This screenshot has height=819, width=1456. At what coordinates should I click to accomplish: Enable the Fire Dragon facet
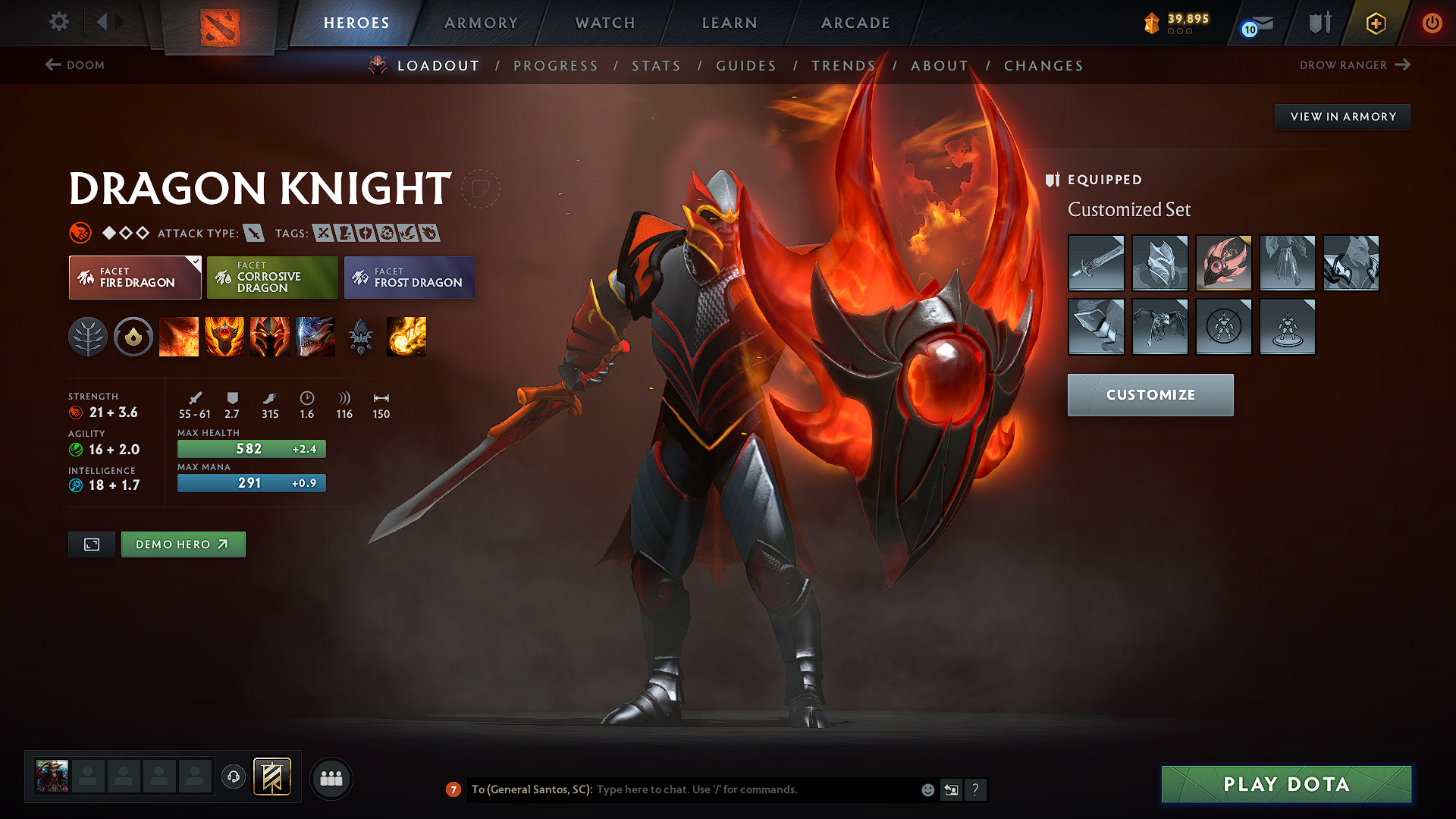pos(134,277)
